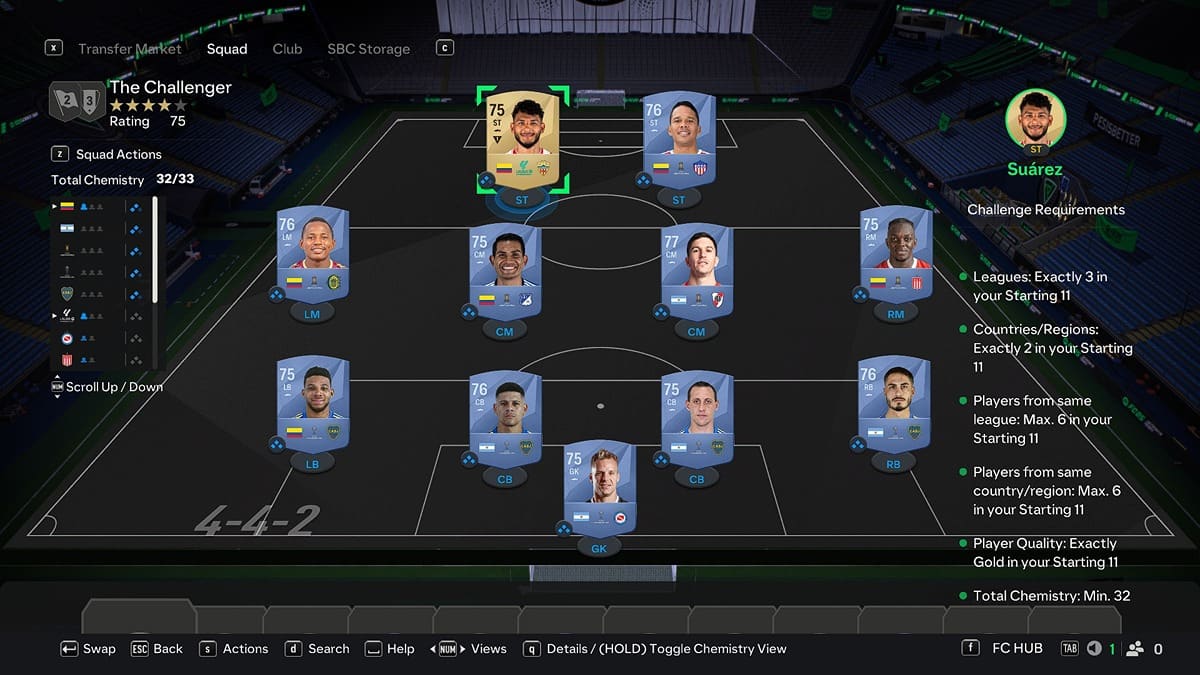Select the right back card

pyautogui.click(x=893, y=404)
